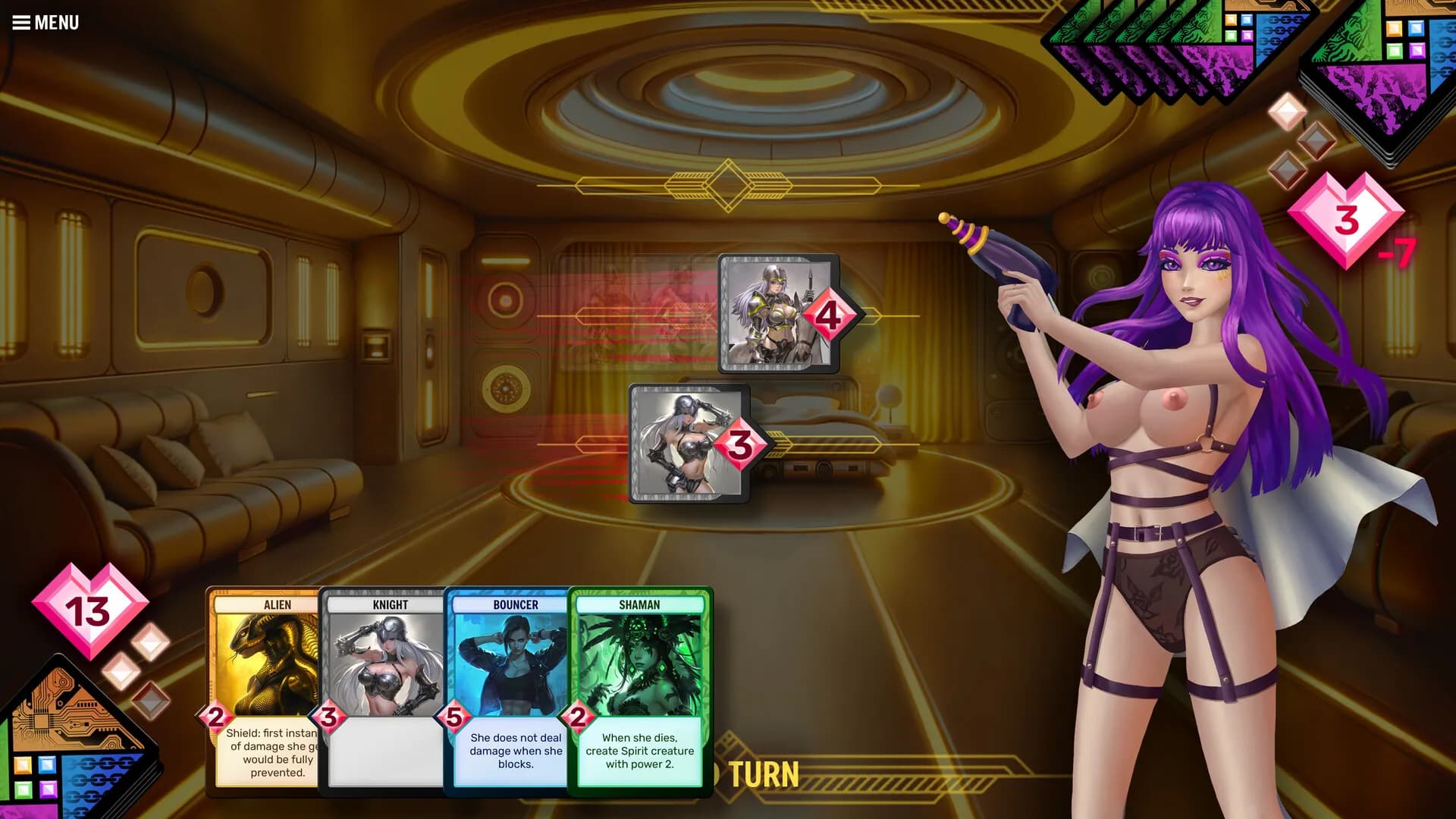The height and width of the screenshot is (819, 1456).
Task: Click the power 2 gem on the Alien card
Action: coord(215,716)
